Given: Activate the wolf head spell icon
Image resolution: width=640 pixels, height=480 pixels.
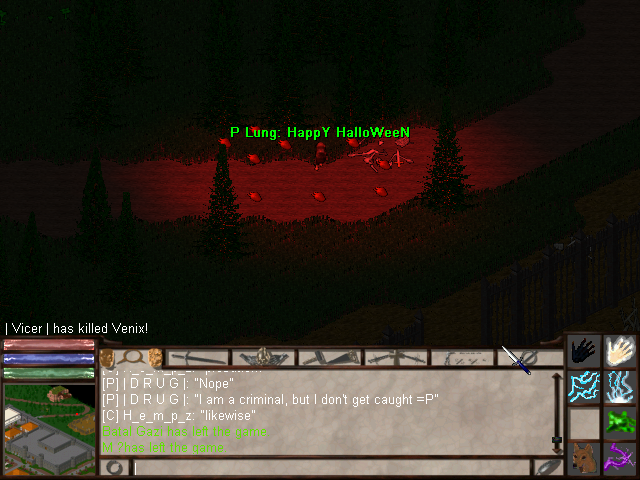Looking at the screenshot, I should pos(585,457).
